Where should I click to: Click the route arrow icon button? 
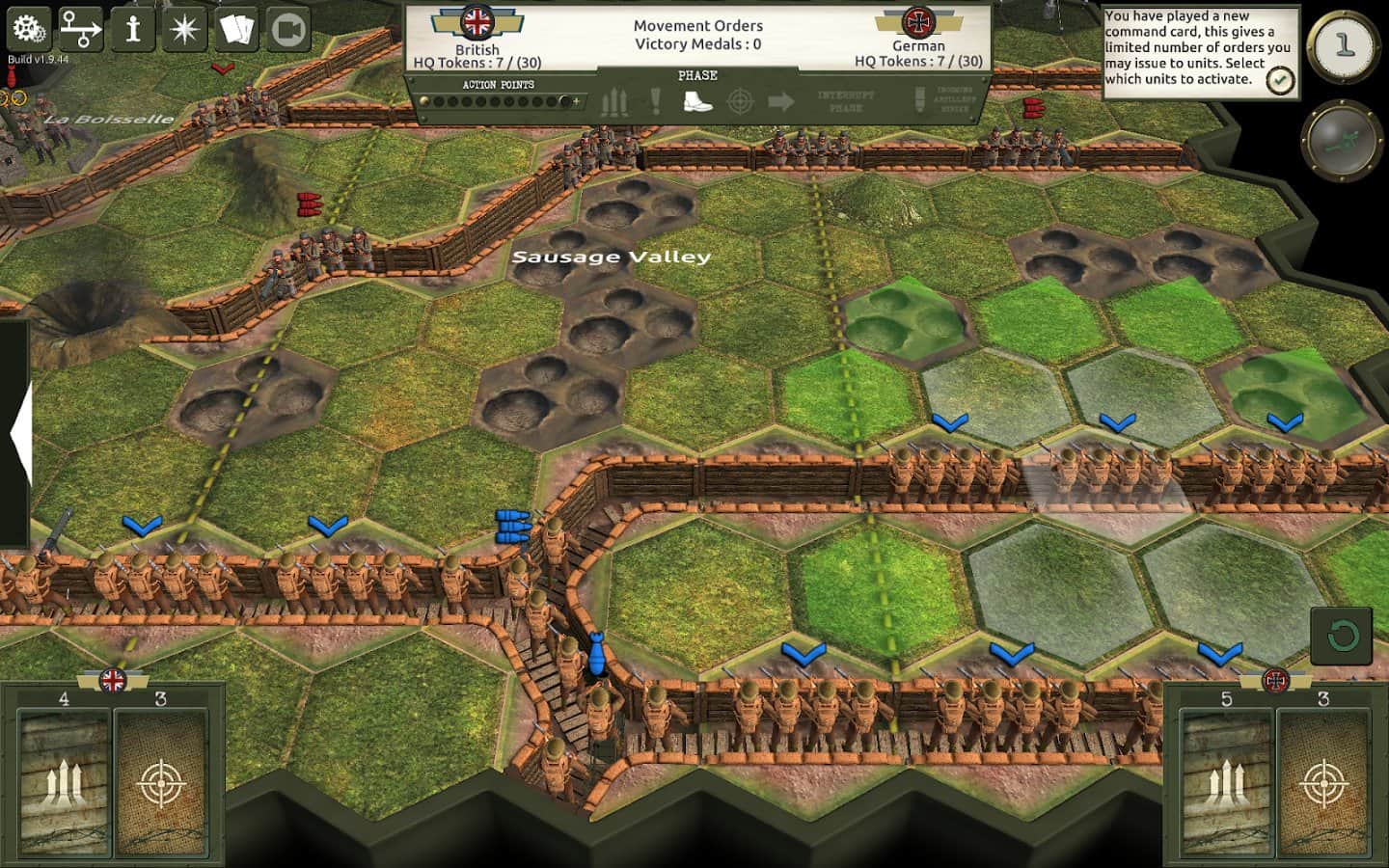point(81,29)
